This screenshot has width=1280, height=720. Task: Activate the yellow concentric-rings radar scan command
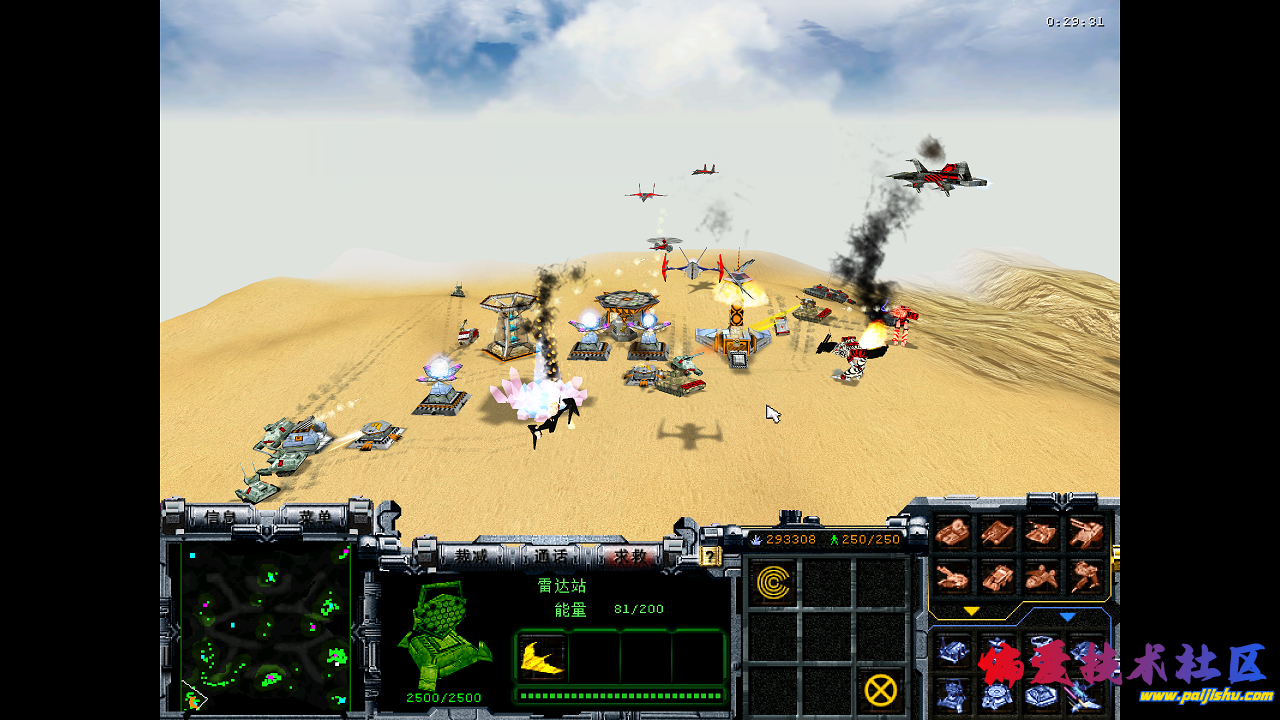click(x=773, y=582)
